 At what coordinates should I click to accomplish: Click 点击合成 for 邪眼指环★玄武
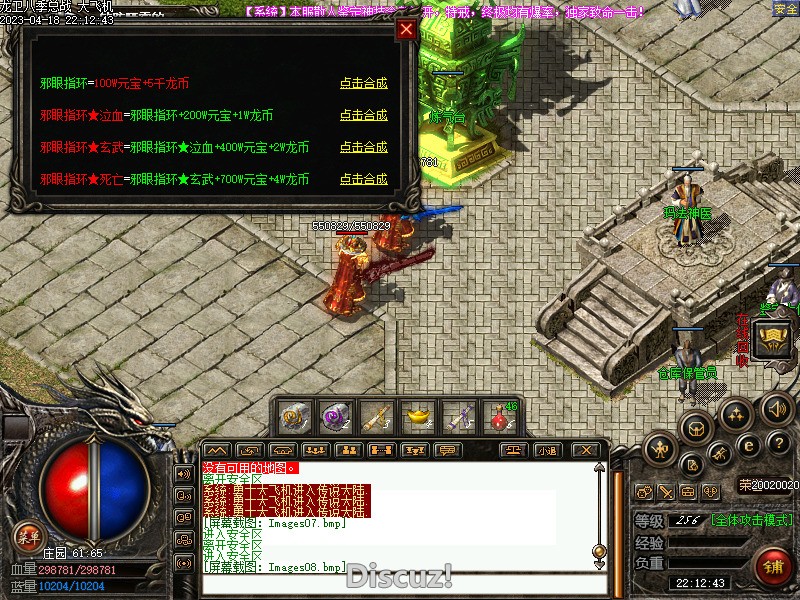[363, 147]
